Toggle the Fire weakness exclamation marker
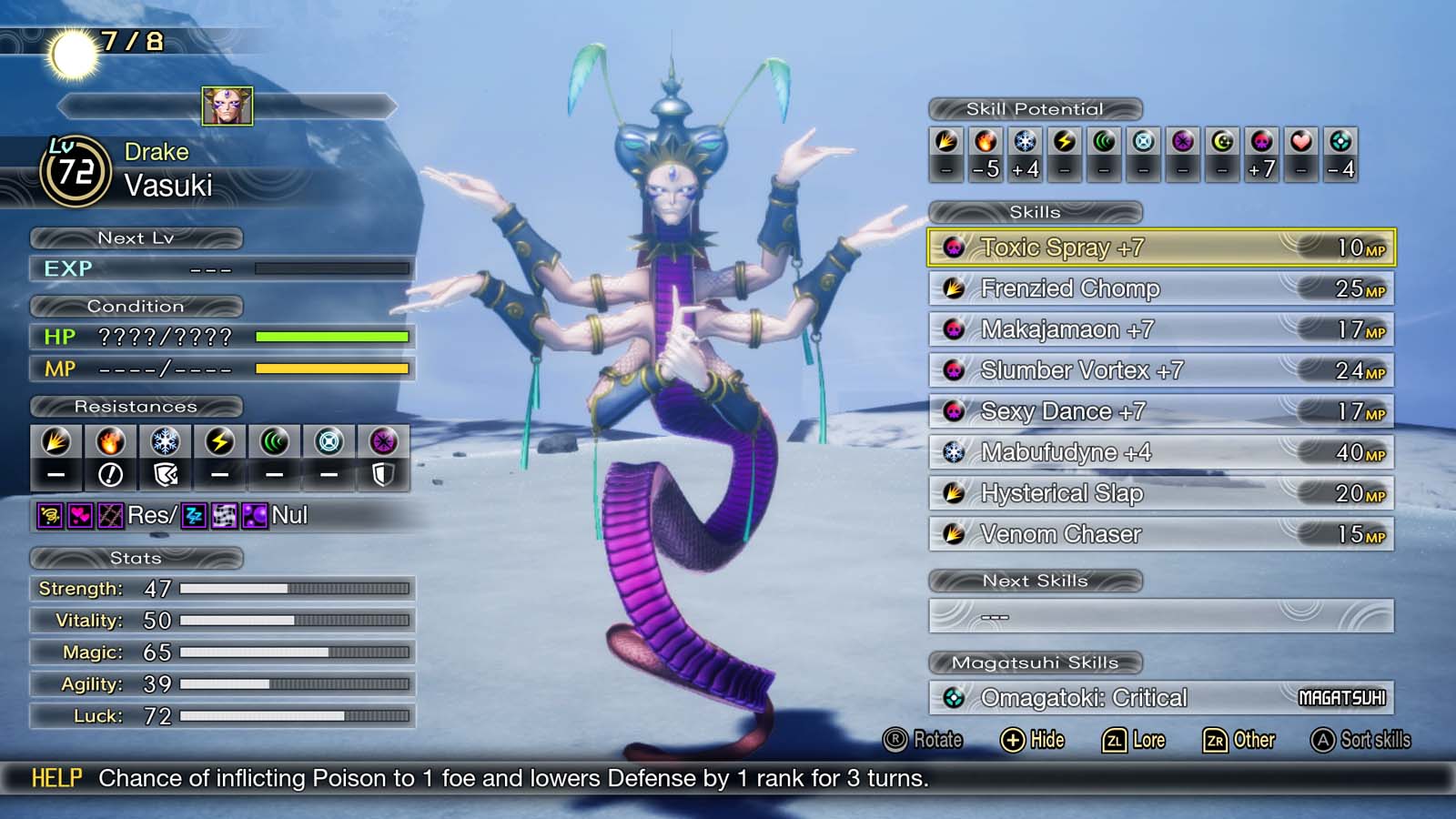This screenshot has height=819, width=1456. click(x=110, y=474)
